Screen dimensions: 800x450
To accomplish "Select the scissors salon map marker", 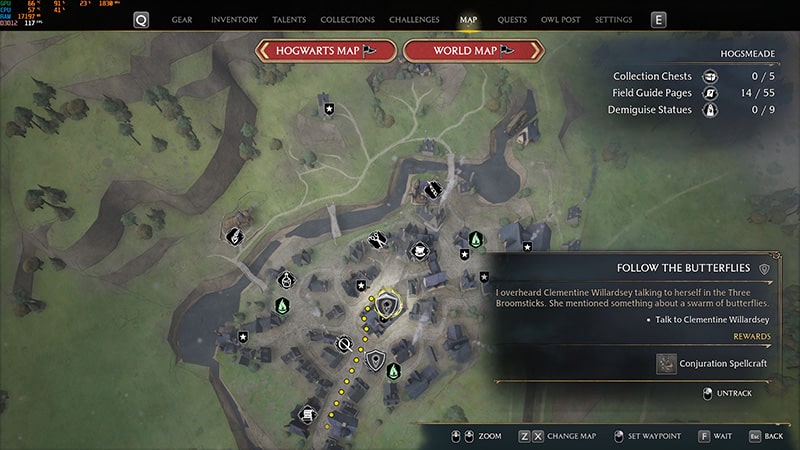I will (x=377, y=239).
